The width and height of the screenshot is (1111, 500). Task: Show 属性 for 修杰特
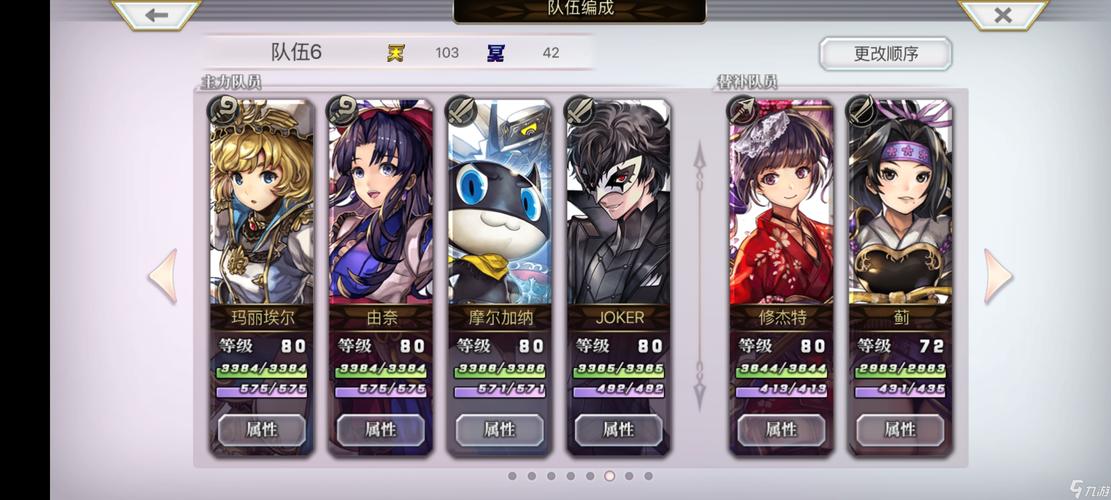coord(781,430)
